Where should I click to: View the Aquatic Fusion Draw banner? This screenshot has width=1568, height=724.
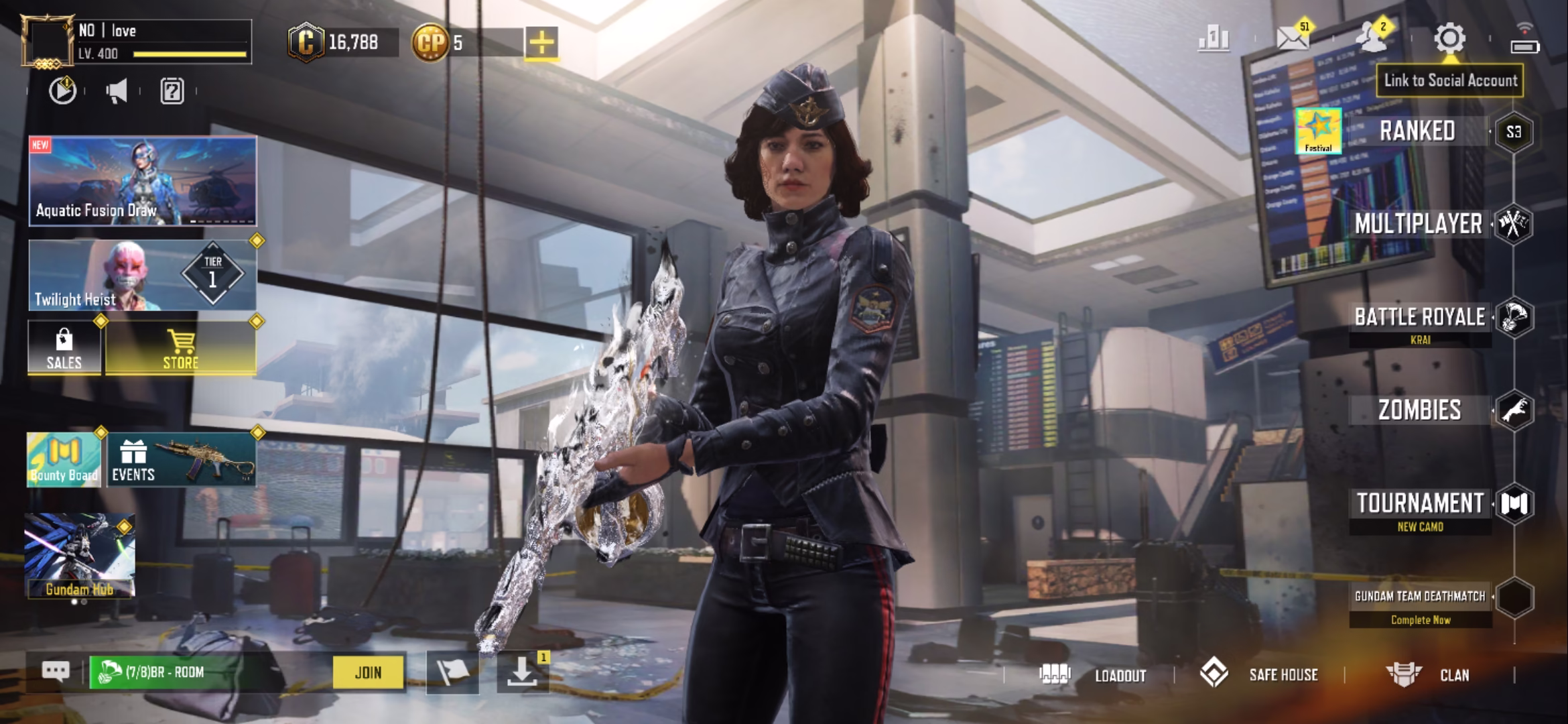[x=142, y=181]
